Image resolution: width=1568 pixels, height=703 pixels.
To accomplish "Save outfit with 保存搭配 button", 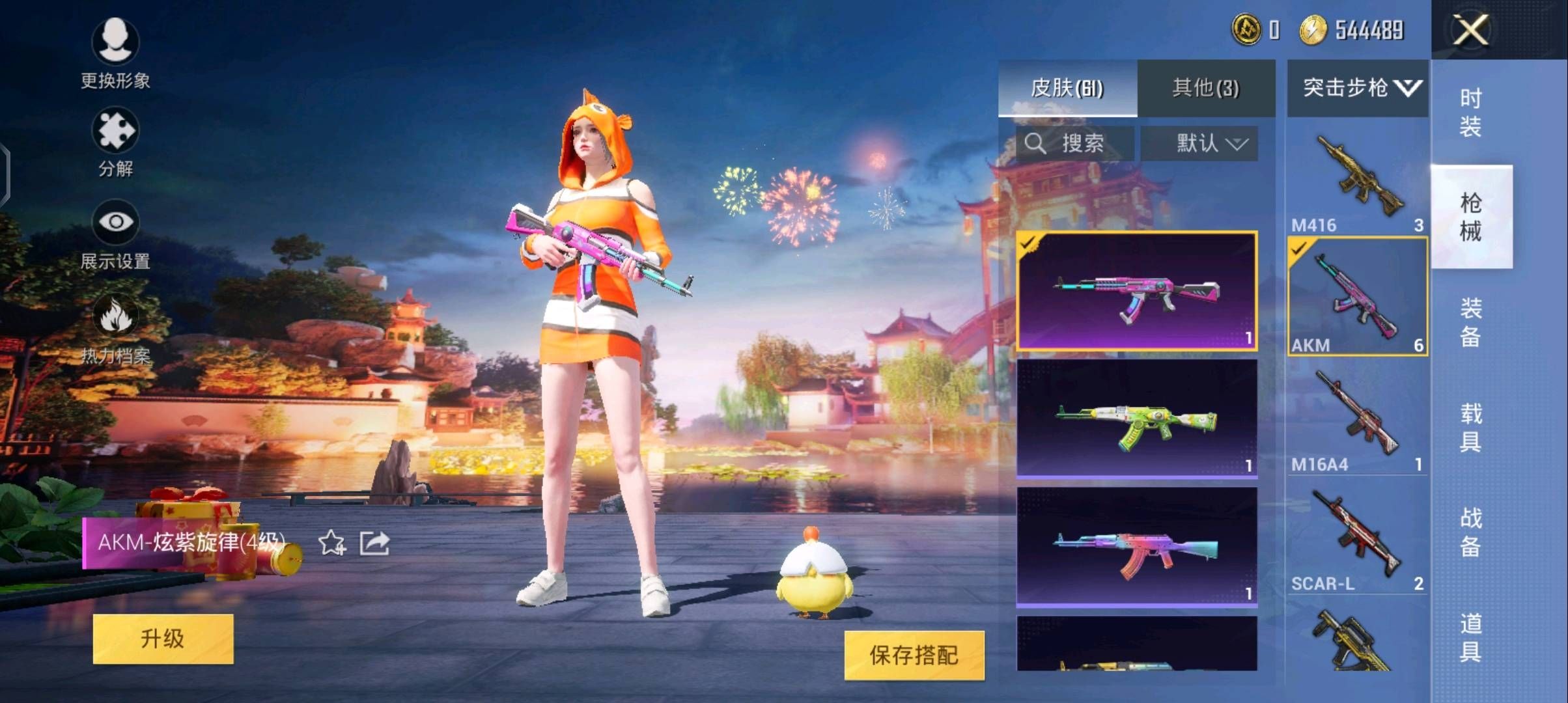I will [907, 655].
